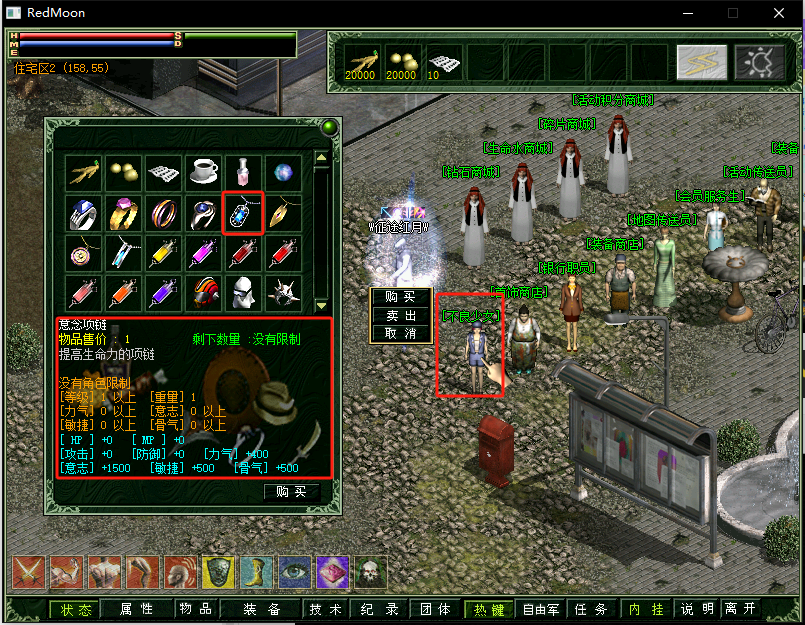Open the 物品 items tab
Image resolution: width=805 pixels, height=625 pixels.
(x=195, y=609)
